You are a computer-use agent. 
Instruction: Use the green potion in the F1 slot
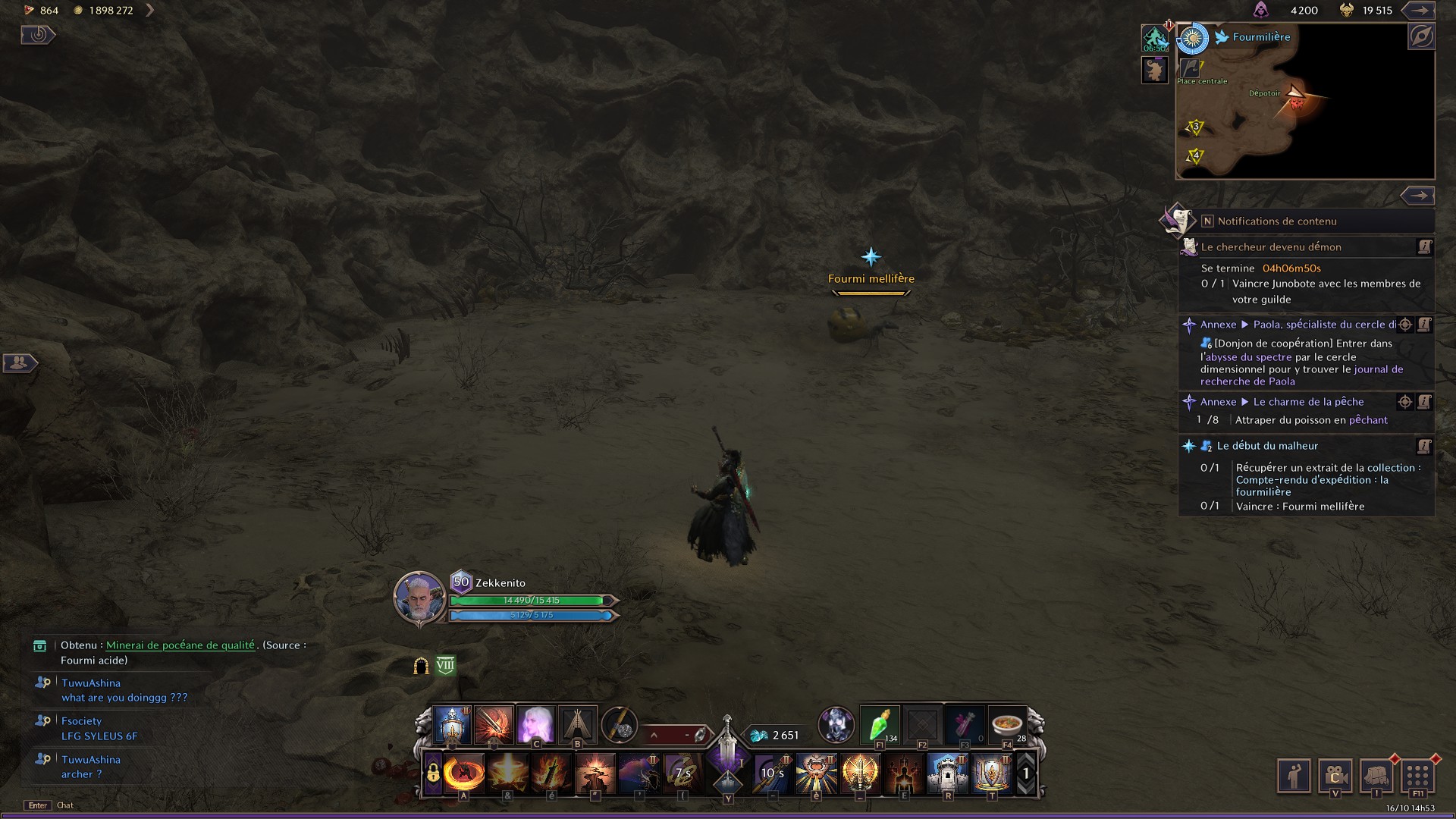click(x=880, y=725)
